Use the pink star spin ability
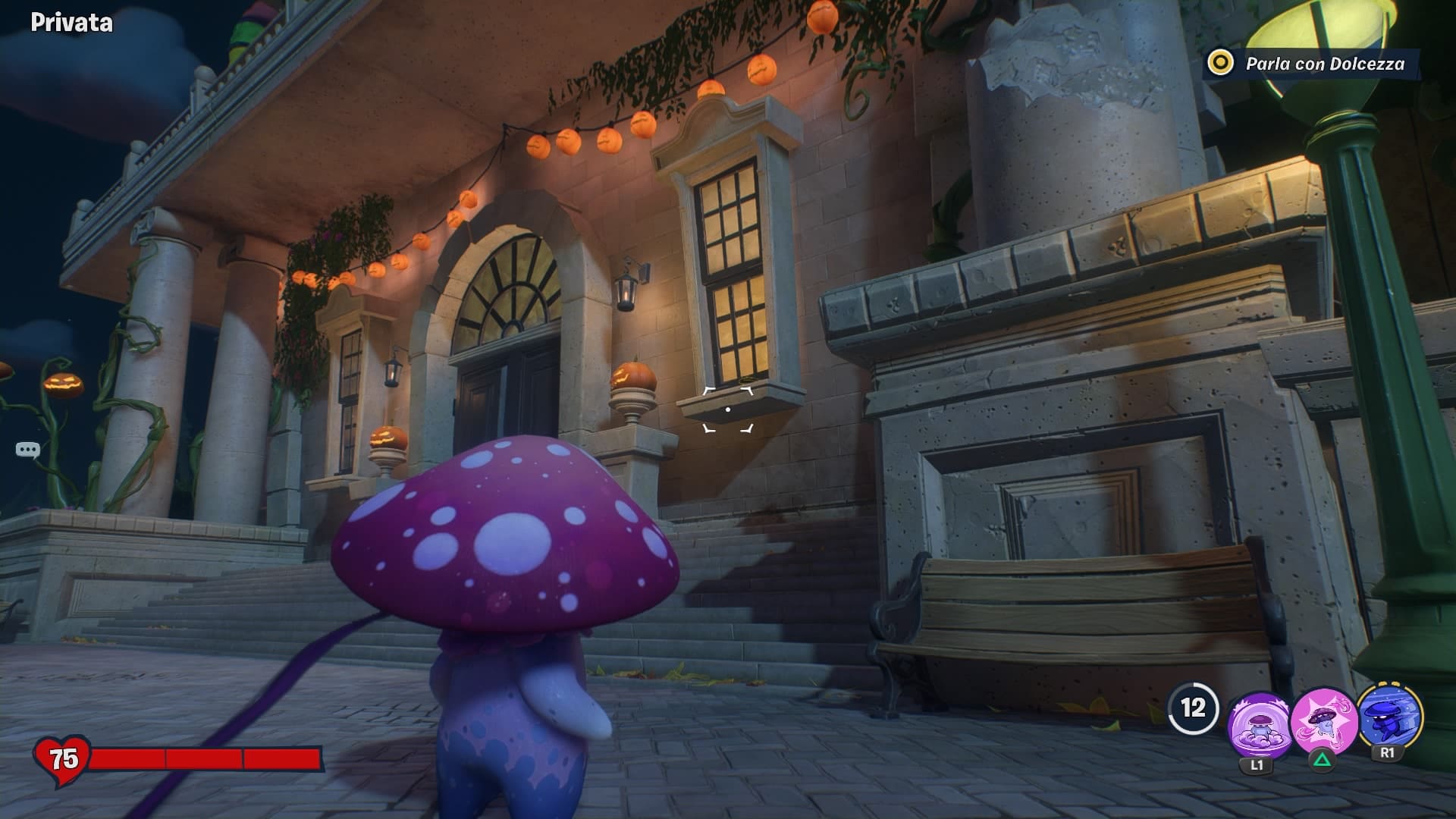1456x819 pixels. 1322,721
